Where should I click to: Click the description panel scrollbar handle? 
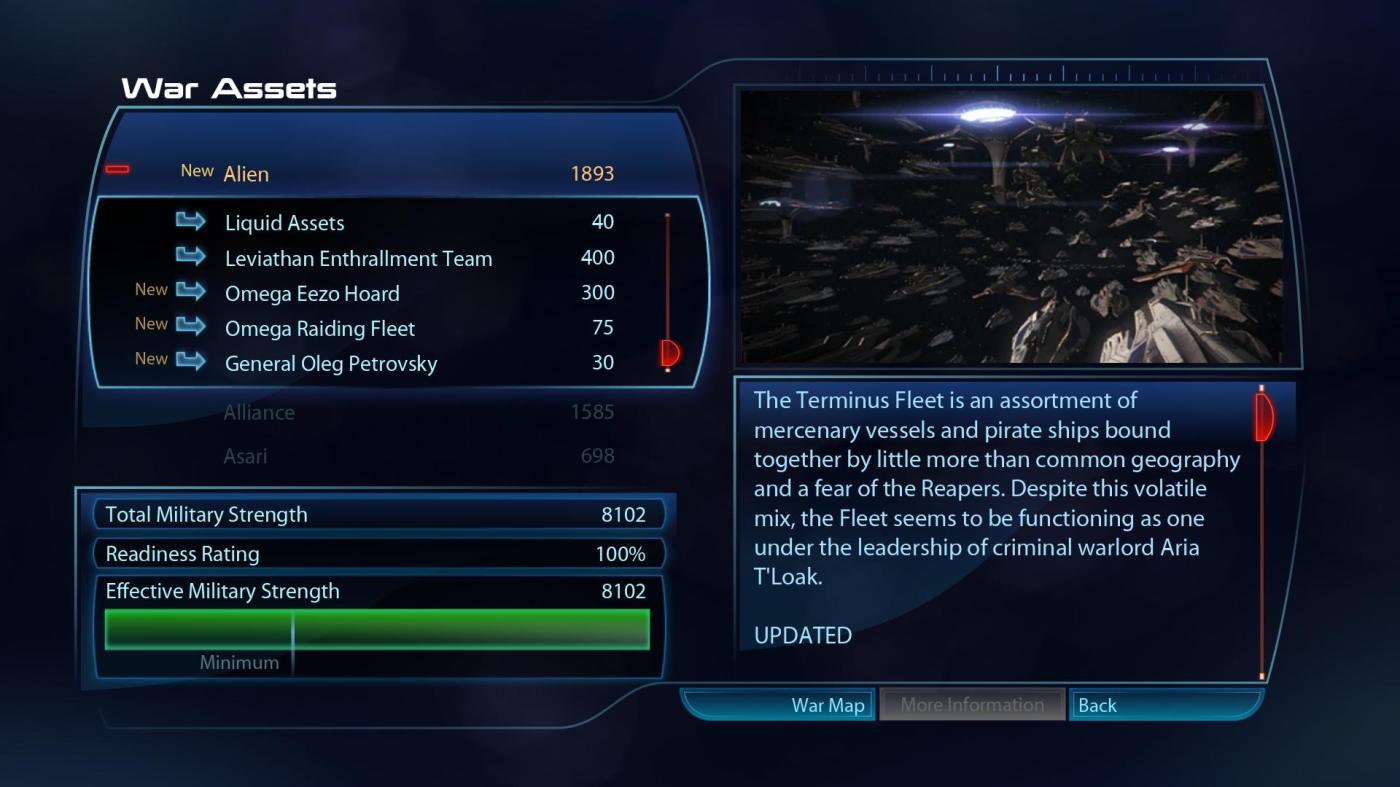(1263, 417)
